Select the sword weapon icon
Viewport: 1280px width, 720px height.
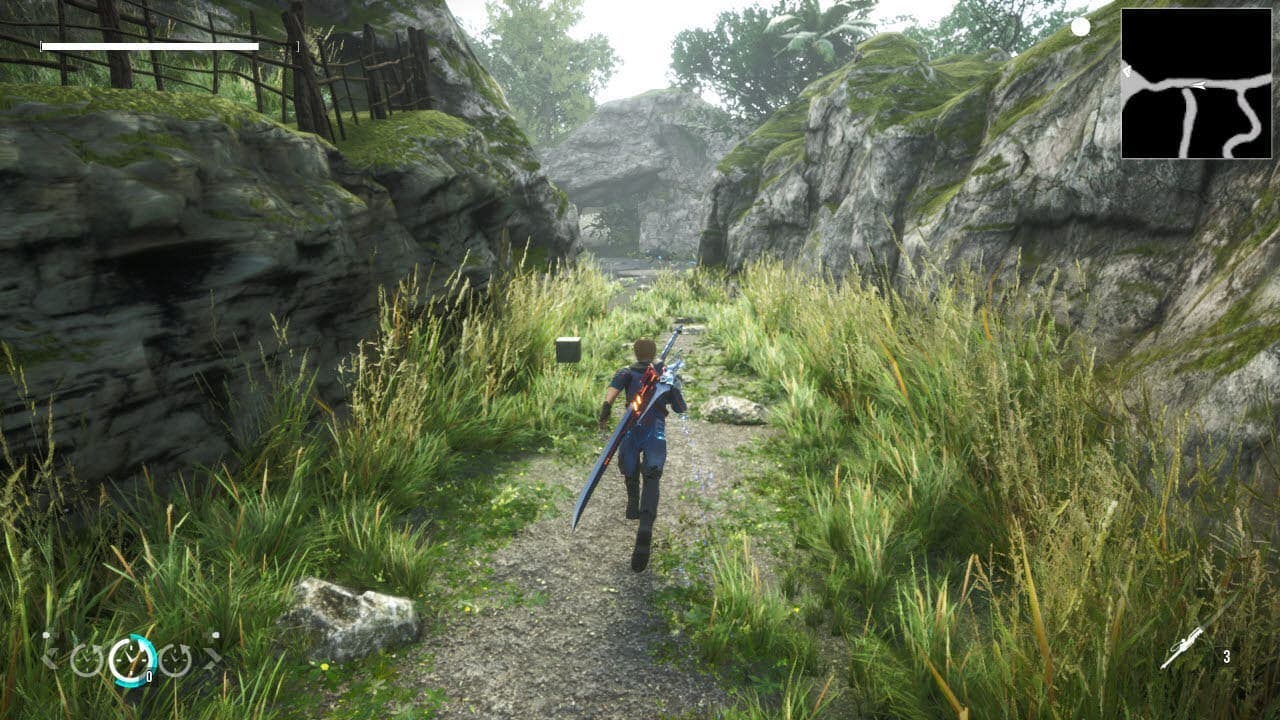1182,649
